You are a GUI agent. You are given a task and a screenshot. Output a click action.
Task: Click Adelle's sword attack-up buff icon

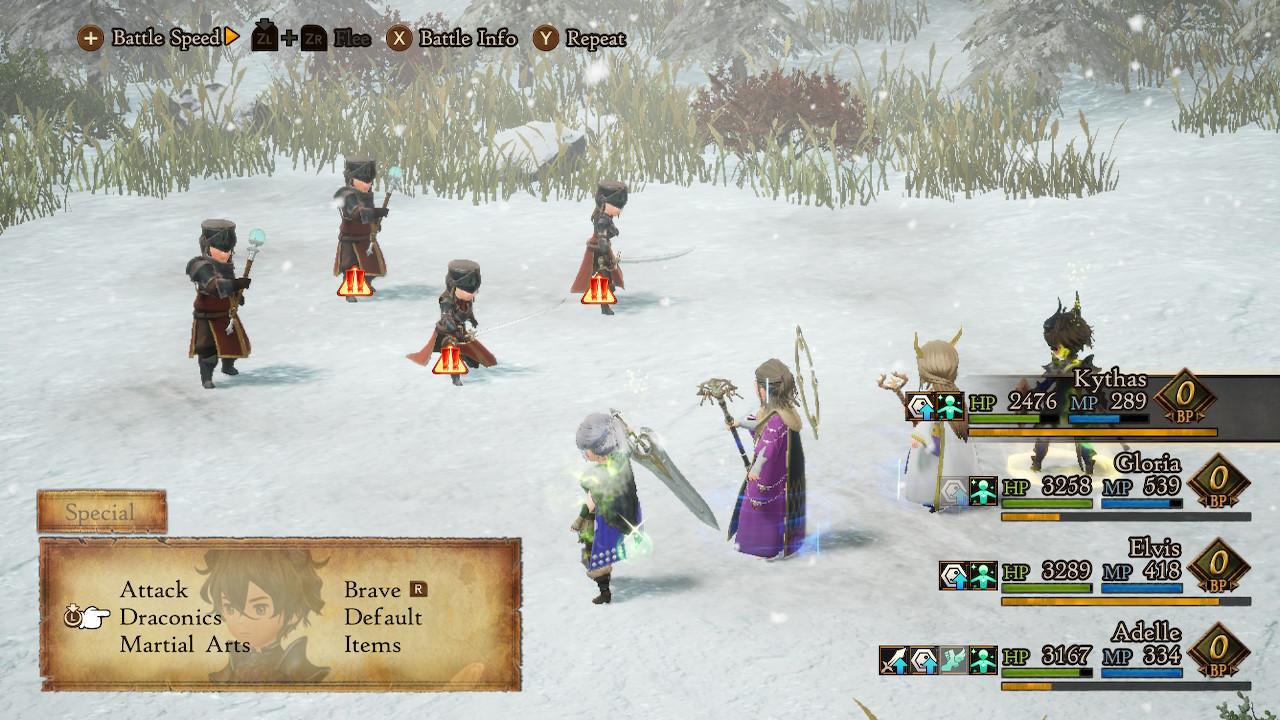893,660
